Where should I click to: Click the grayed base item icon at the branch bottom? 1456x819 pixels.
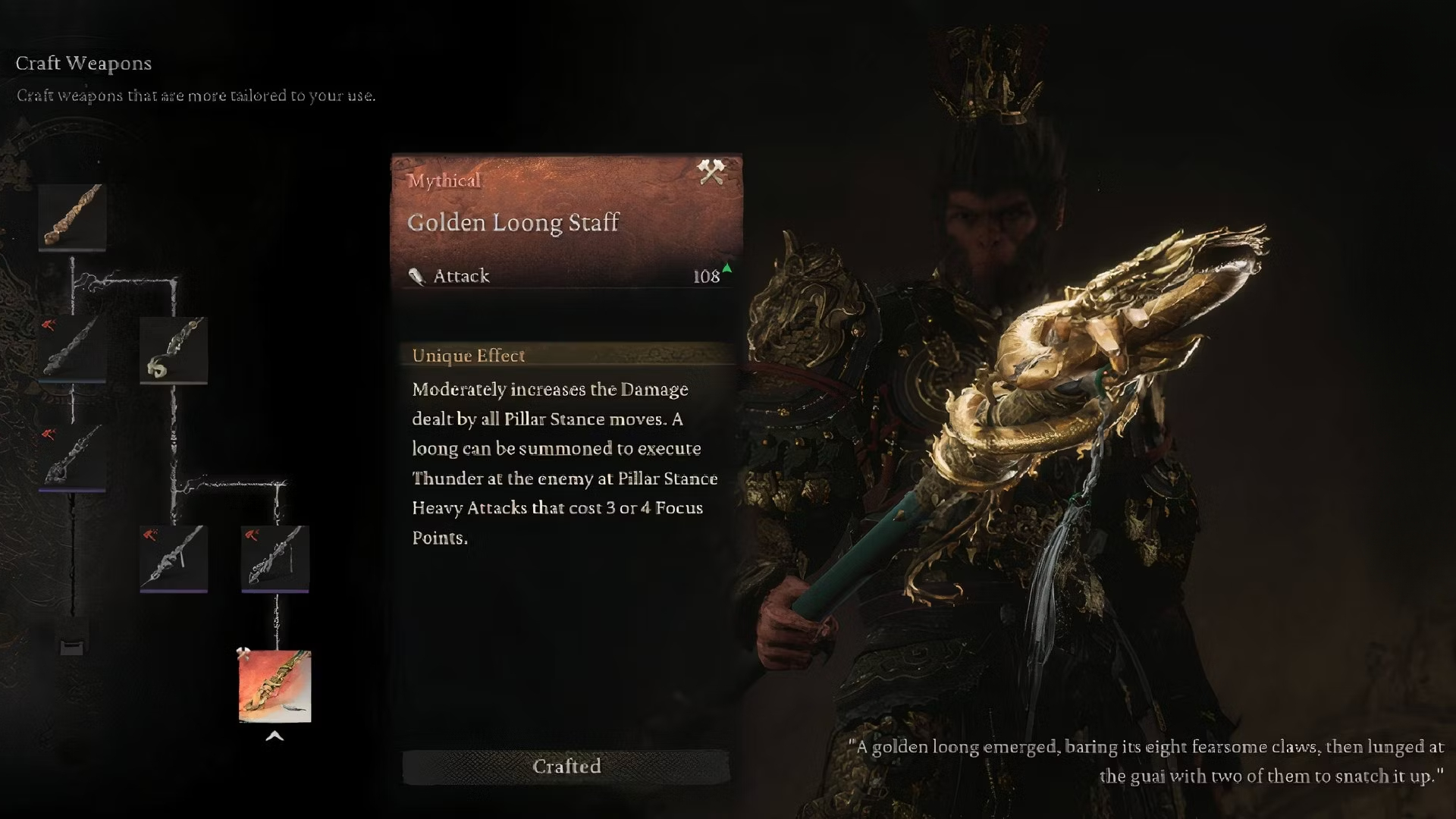pyautogui.click(x=72, y=646)
